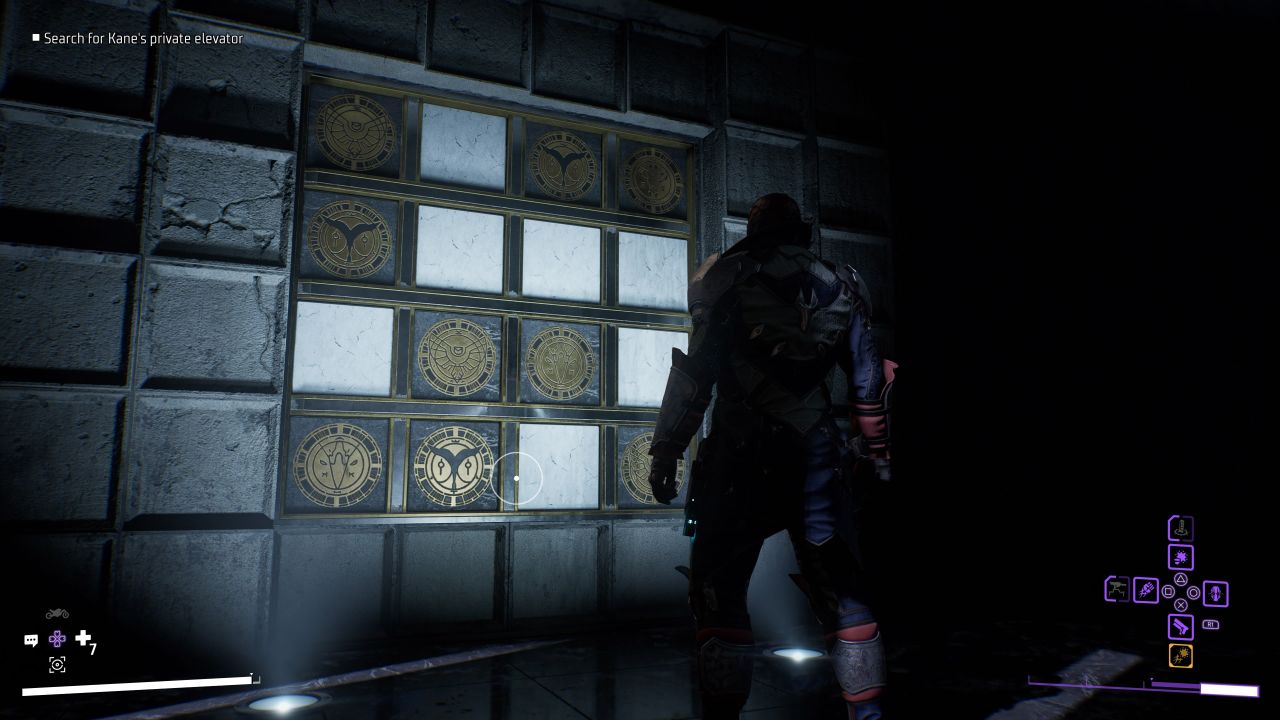
Task: Select the highlighted yellow explosive gadget
Action: 1182,656
